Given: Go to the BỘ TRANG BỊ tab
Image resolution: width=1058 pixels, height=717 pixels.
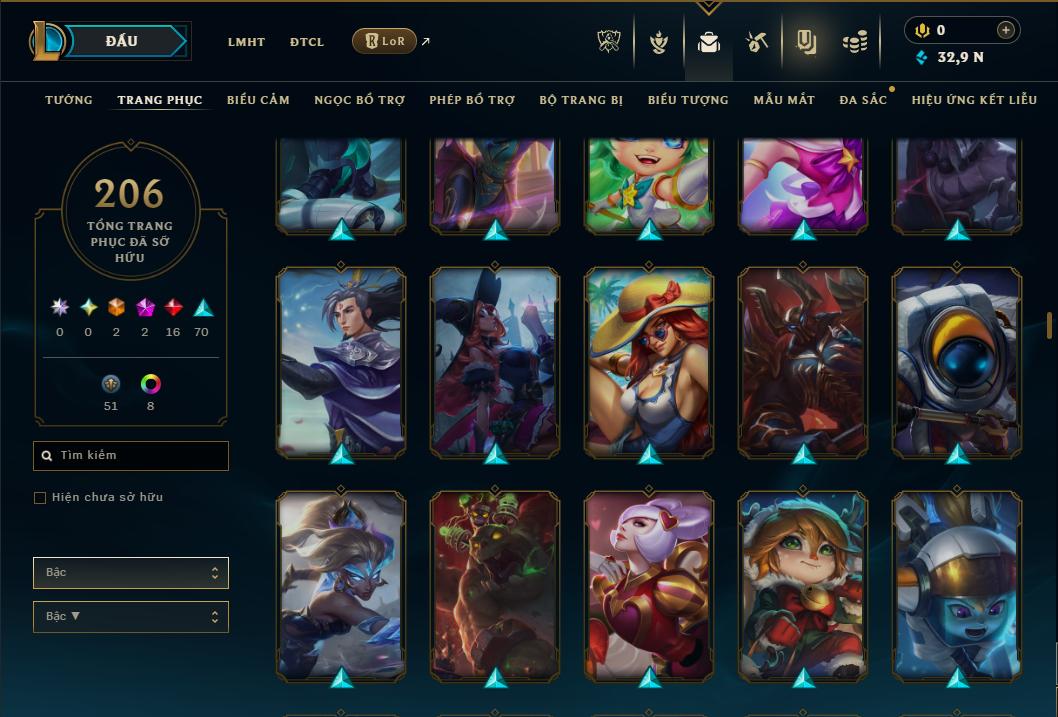Looking at the screenshot, I should 581,100.
